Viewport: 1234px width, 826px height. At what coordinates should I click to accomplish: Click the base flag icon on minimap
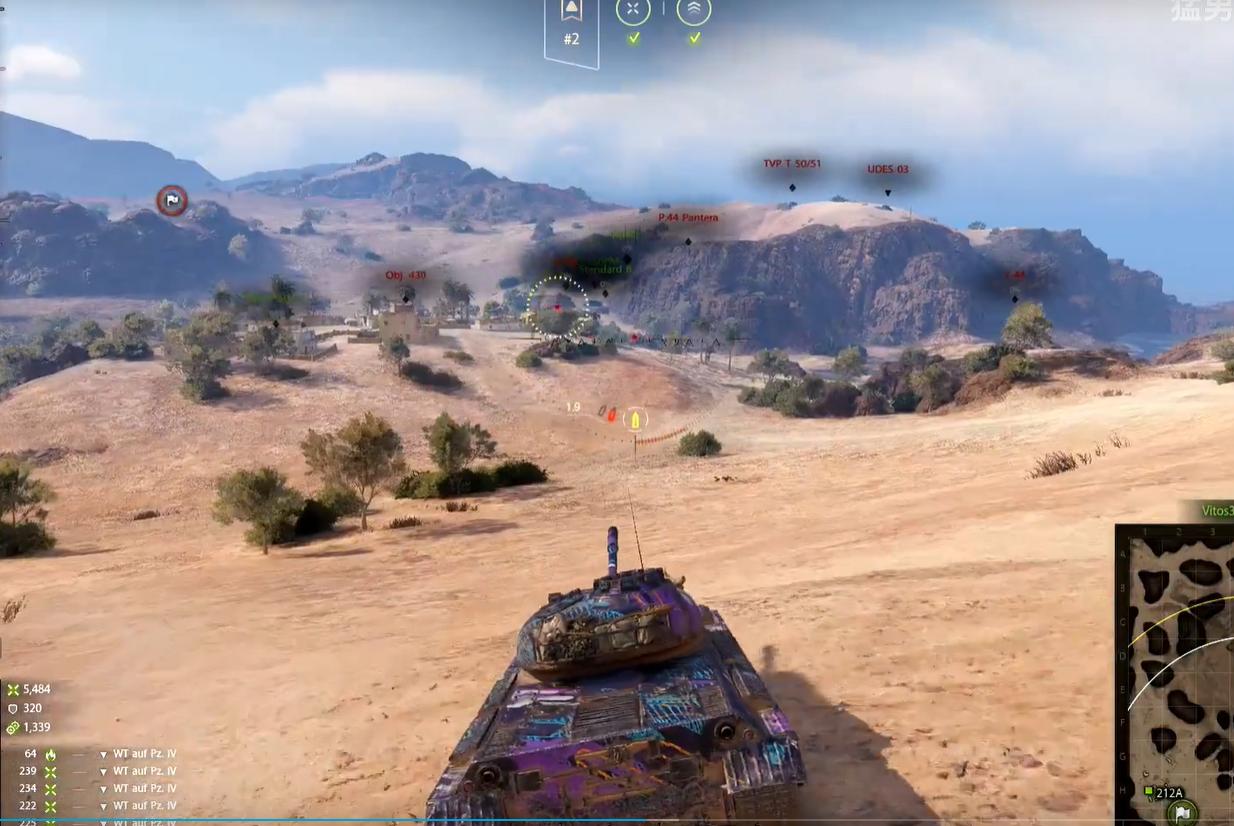point(1182,812)
